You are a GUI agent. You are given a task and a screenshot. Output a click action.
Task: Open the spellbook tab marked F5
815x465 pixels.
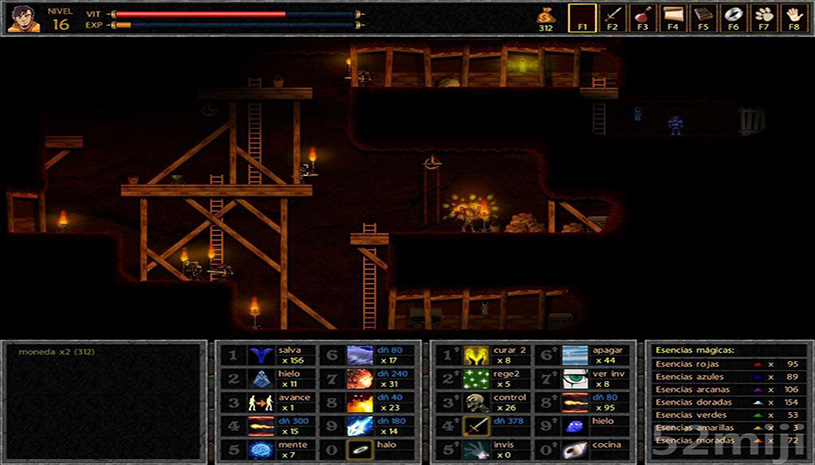click(x=703, y=18)
